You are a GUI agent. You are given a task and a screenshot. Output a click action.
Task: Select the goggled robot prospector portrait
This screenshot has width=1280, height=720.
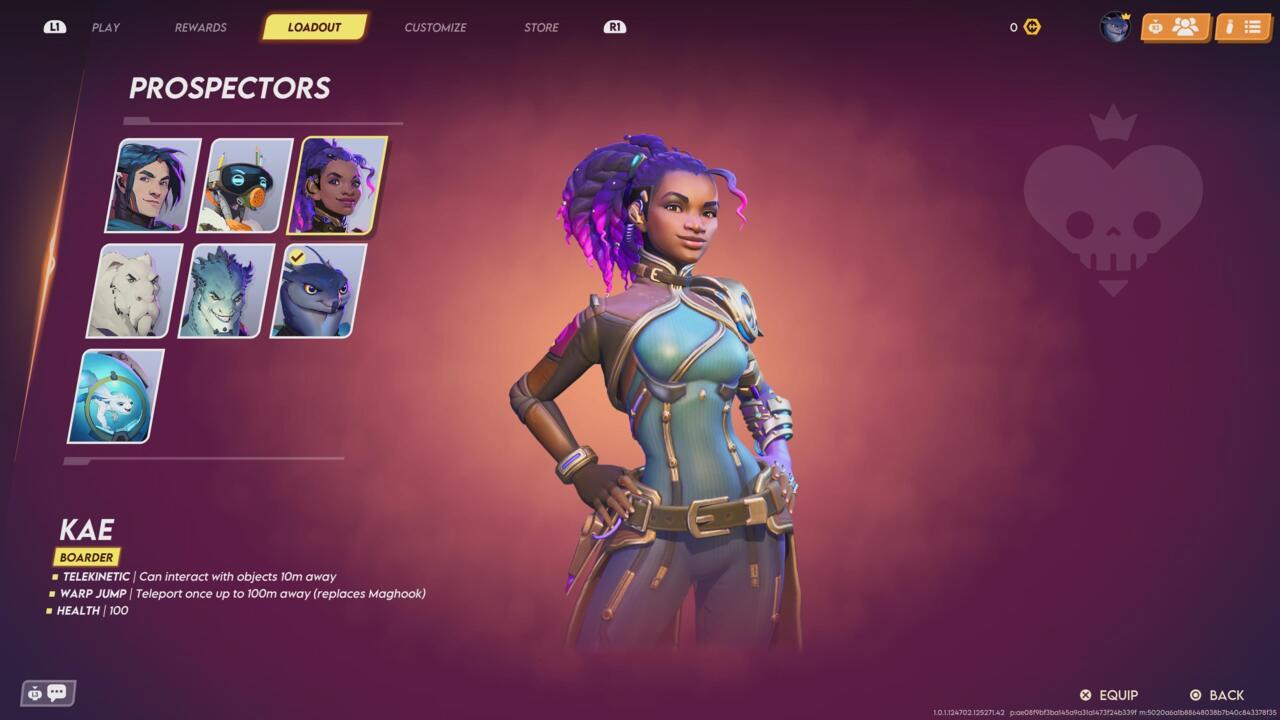245,185
